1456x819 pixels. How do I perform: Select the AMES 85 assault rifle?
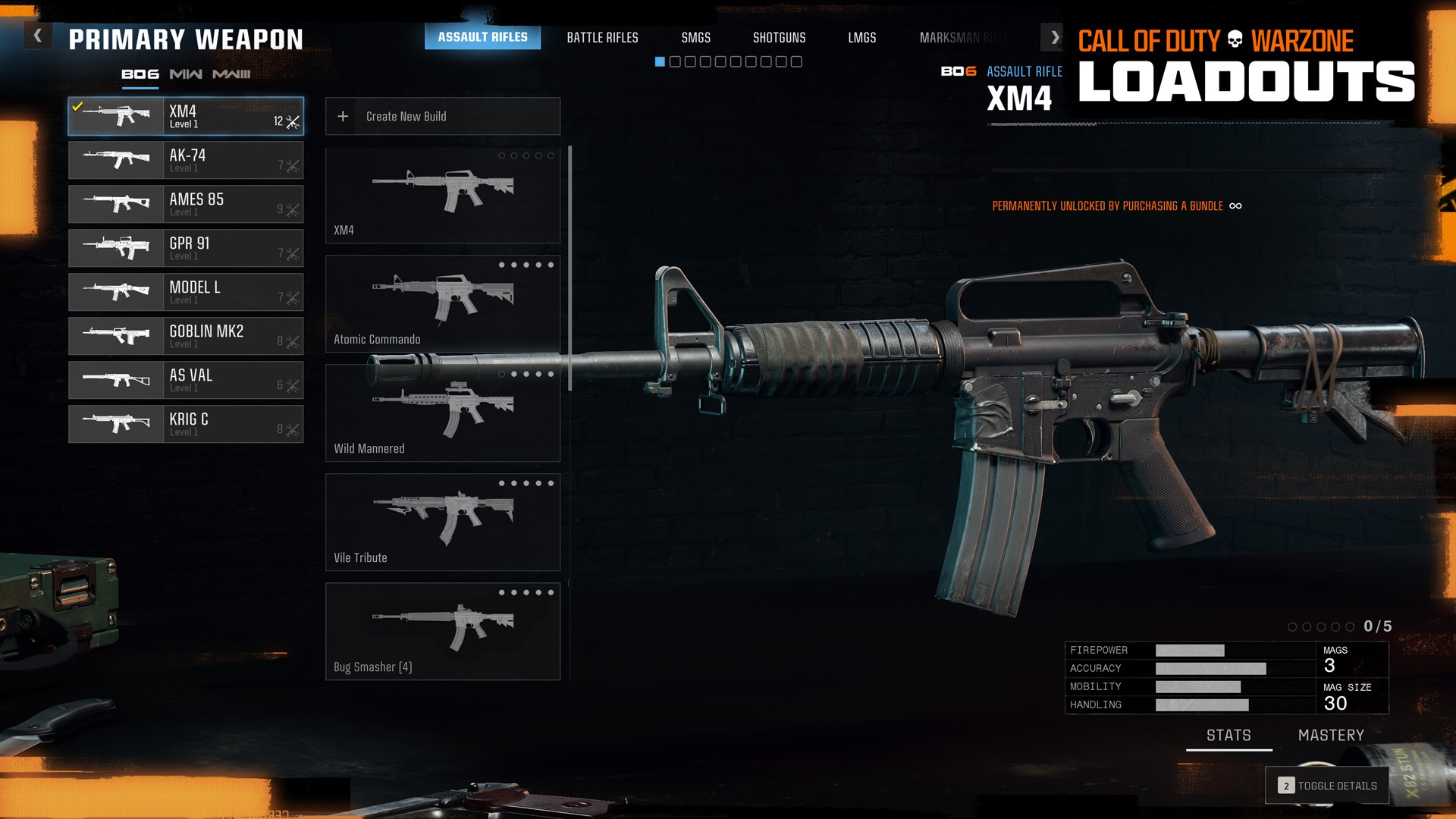[186, 204]
